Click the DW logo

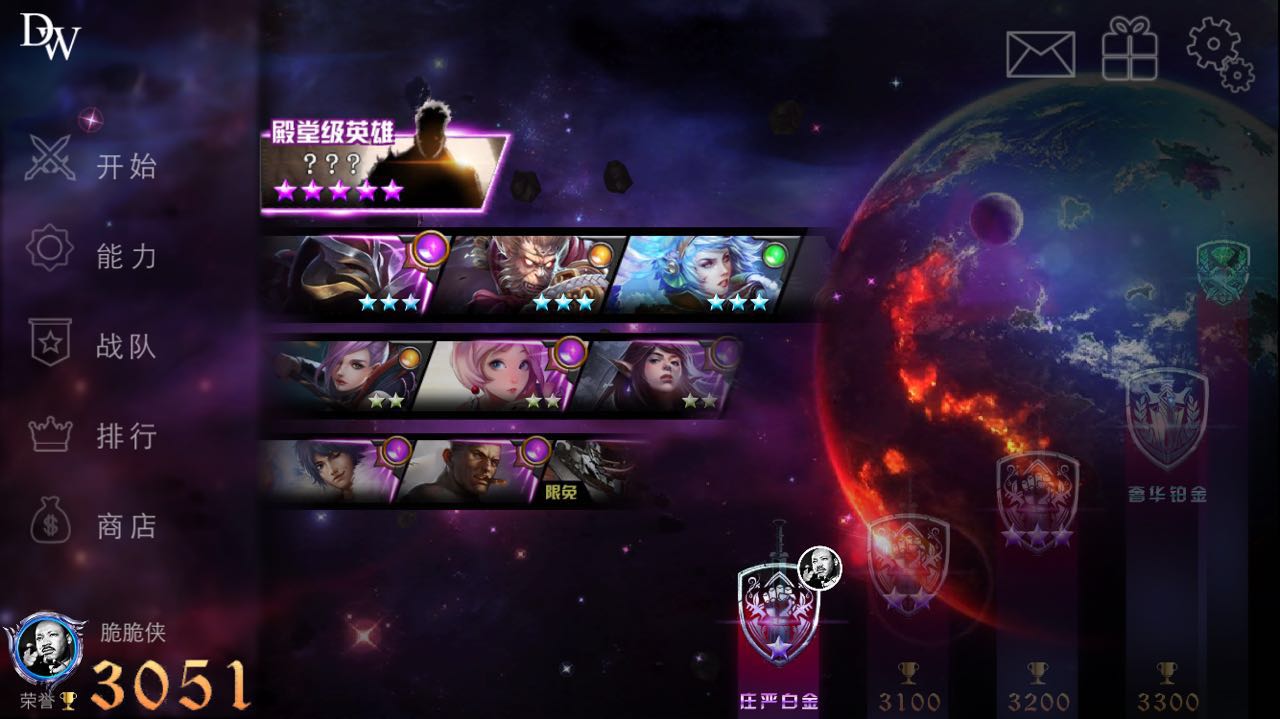(50, 36)
